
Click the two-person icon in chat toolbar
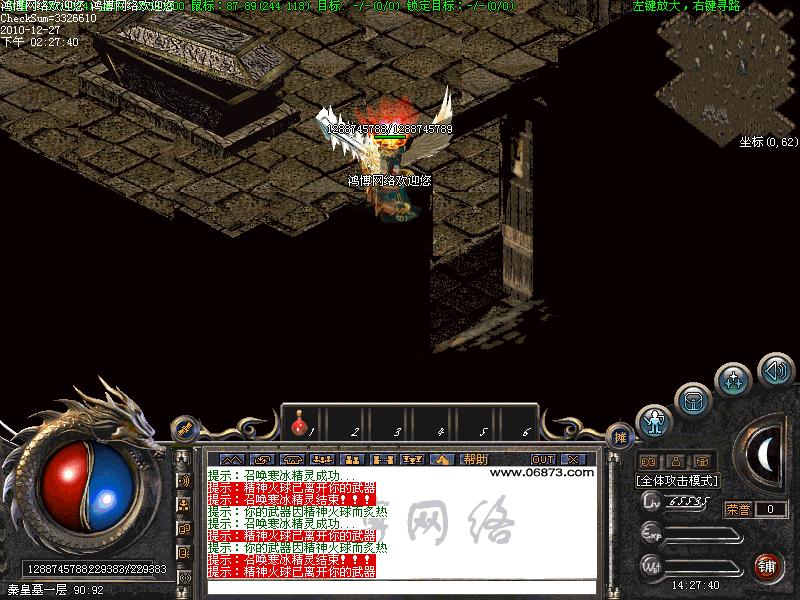click(351, 459)
